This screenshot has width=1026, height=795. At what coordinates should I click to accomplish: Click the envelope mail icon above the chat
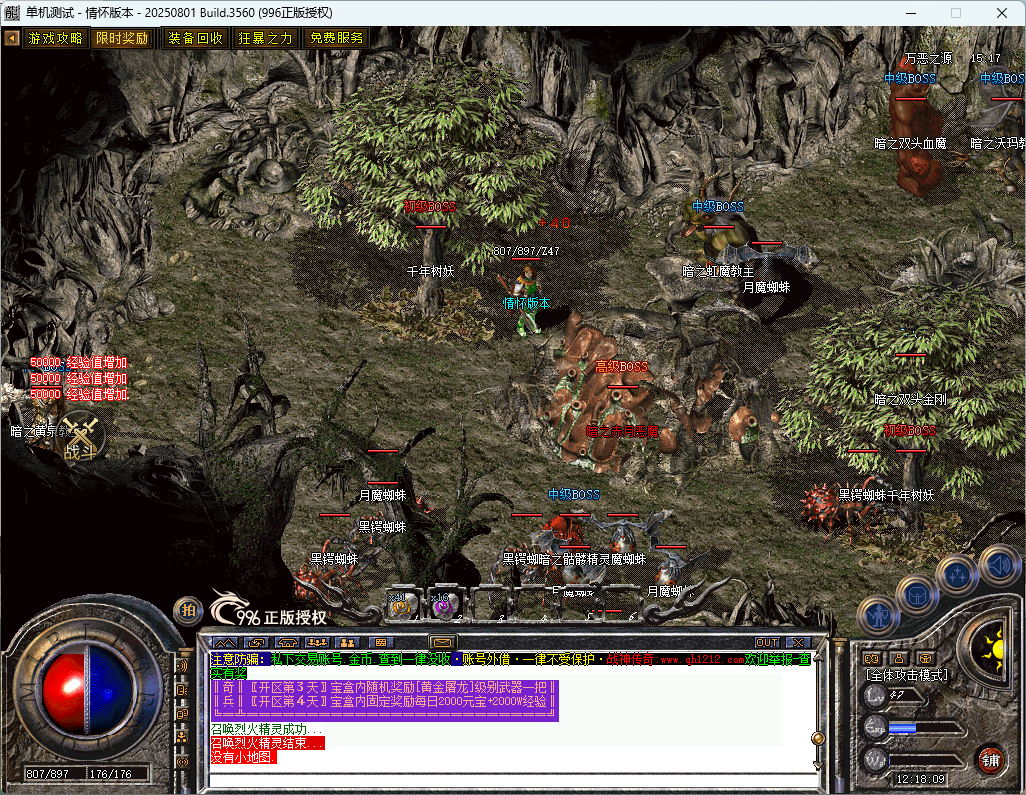(x=442, y=642)
